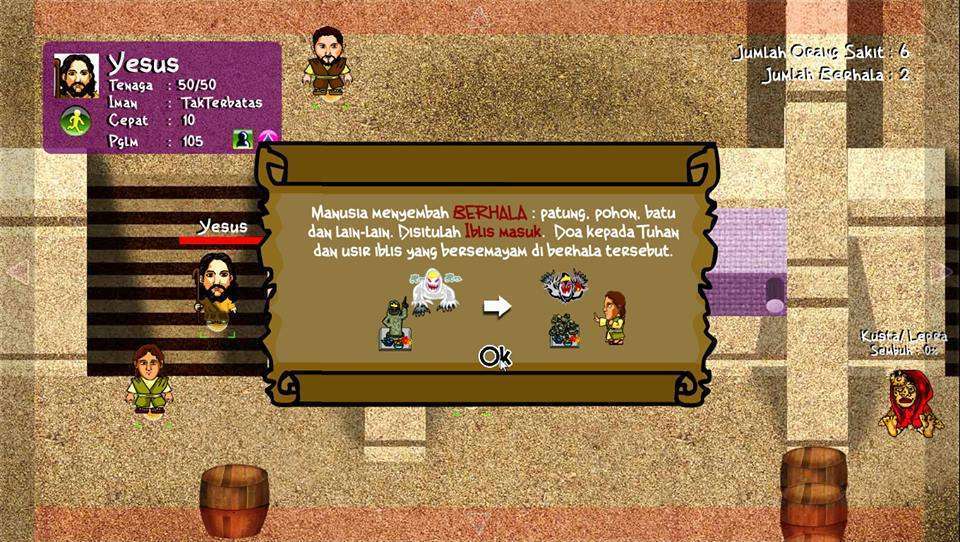The height and width of the screenshot is (542, 960).
Task: Click the pink round icon on the status panel
Action: (x=267, y=139)
